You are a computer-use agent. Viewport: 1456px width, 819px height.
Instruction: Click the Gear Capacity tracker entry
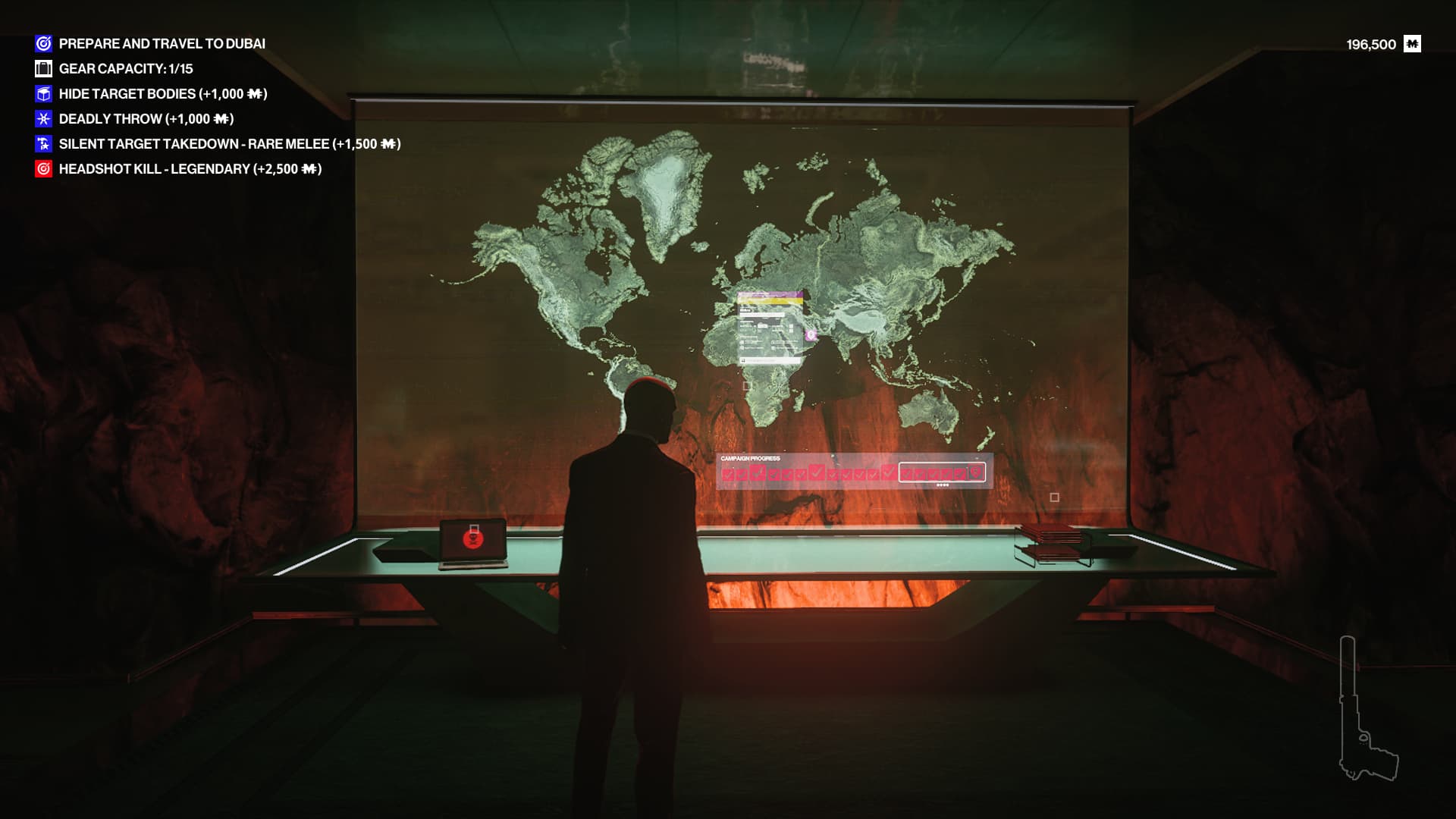click(126, 69)
